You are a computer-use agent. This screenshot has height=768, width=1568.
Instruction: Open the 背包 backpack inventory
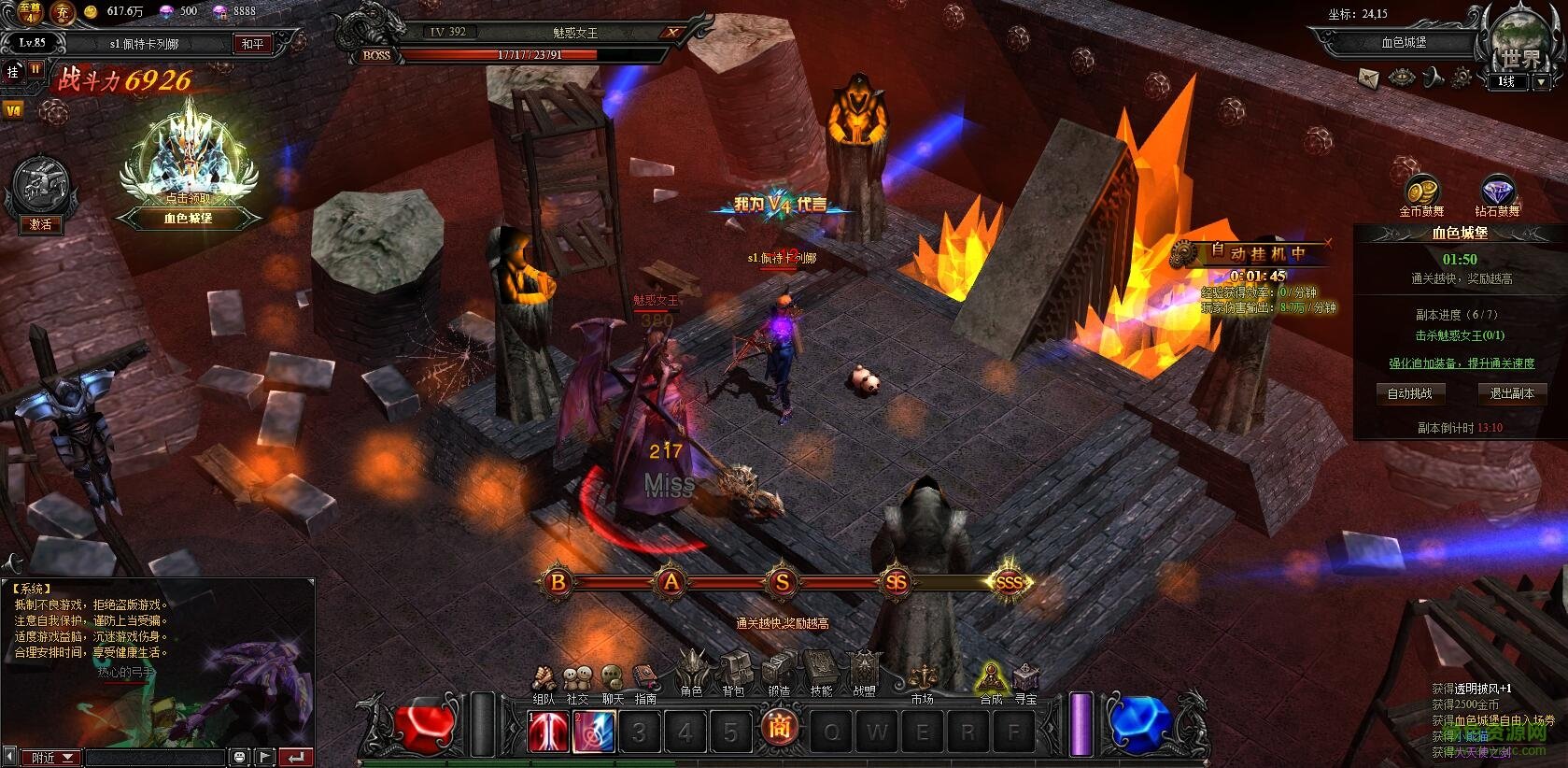734,675
